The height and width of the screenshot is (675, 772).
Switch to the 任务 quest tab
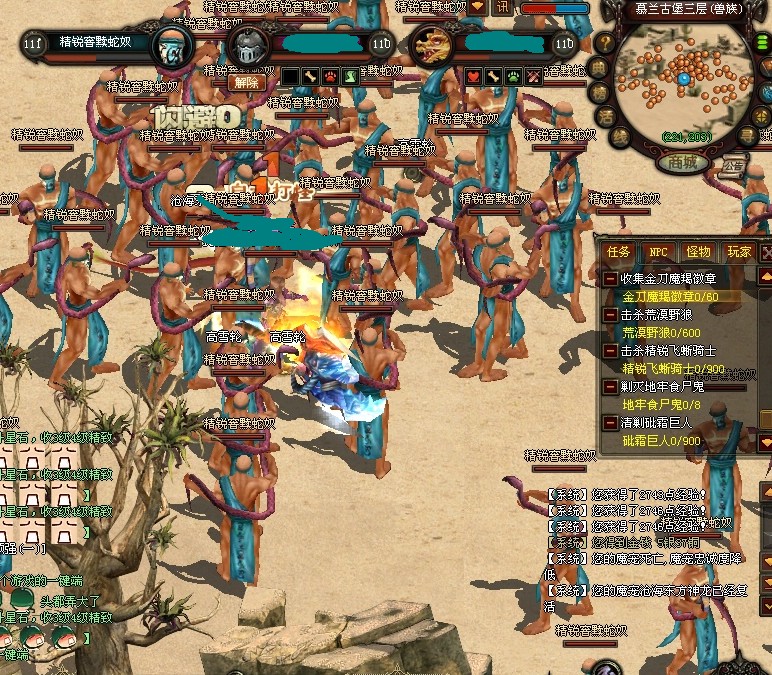click(x=620, y=252)
